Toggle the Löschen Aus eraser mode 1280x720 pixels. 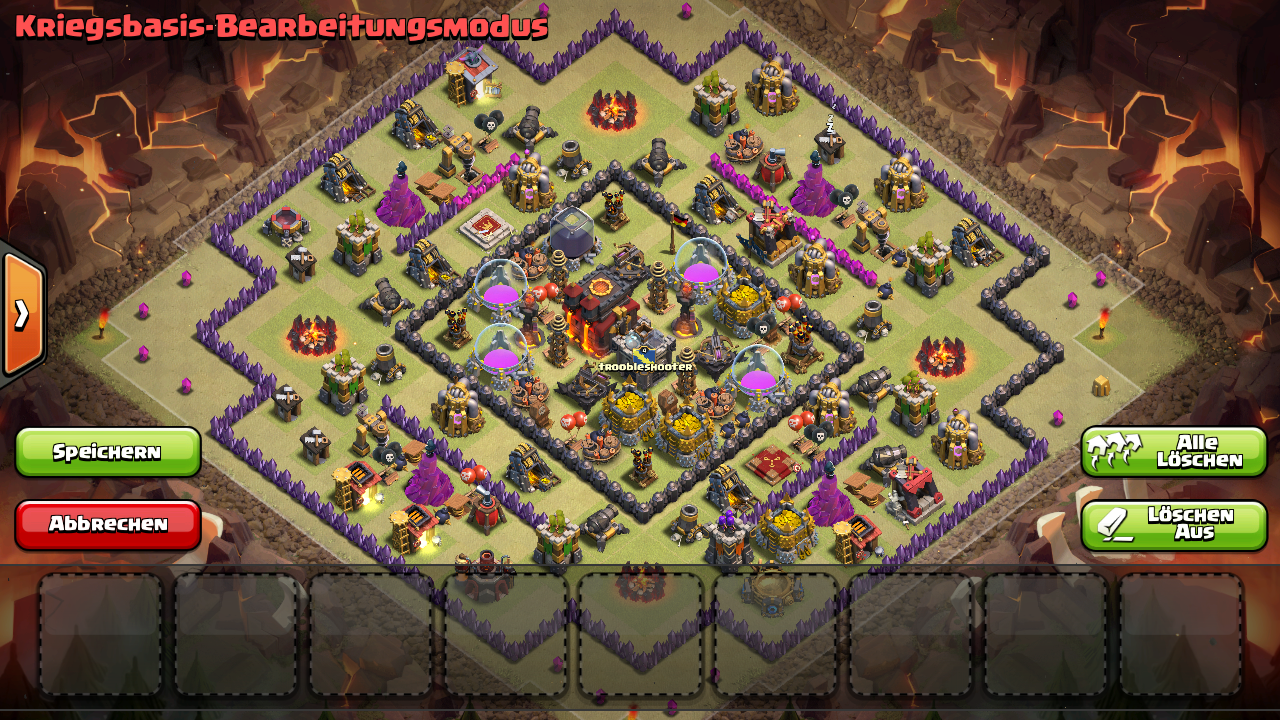click(1173, 525)
